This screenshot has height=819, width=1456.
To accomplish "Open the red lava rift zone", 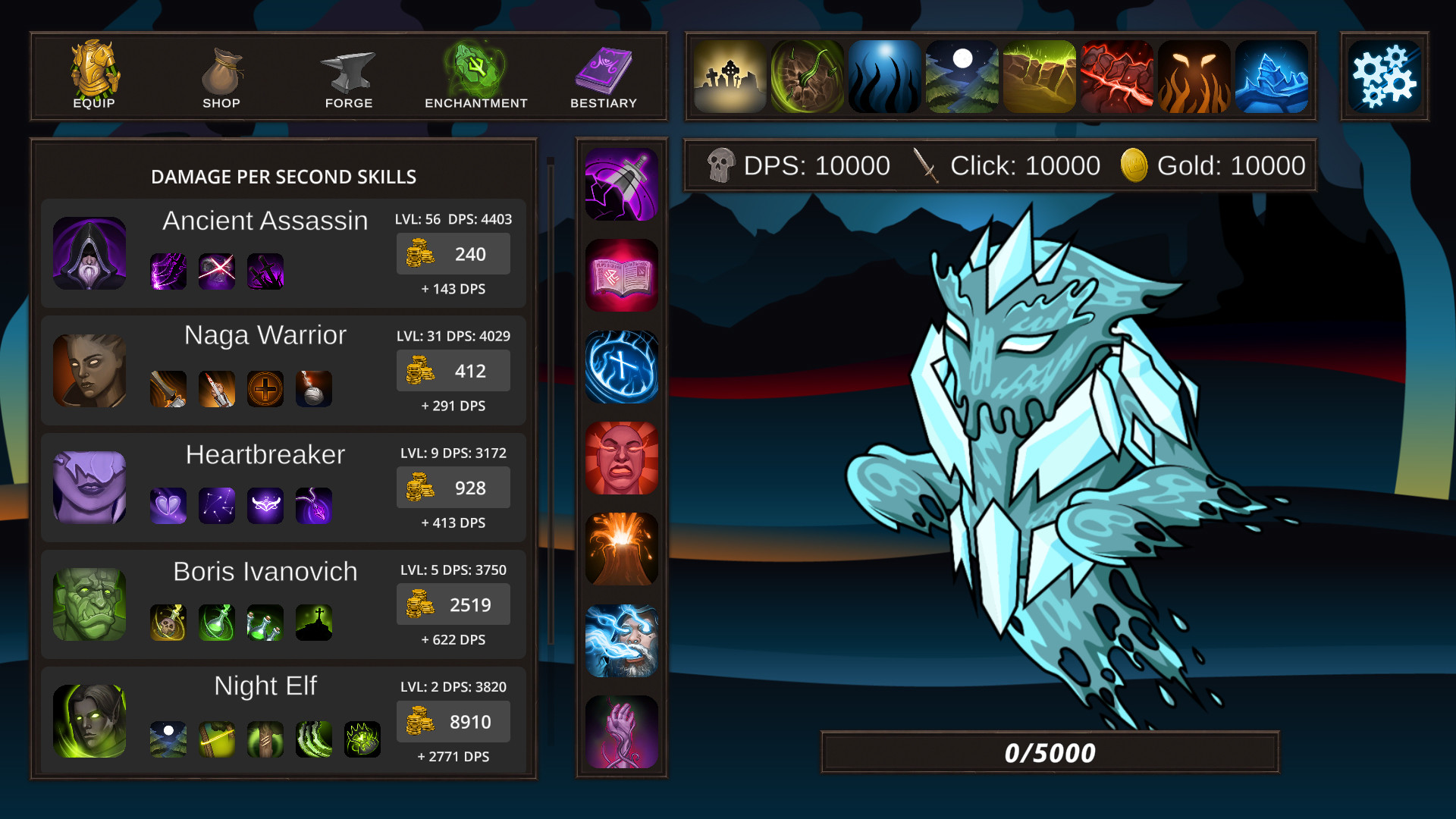I will click(x=1116, y=76).
